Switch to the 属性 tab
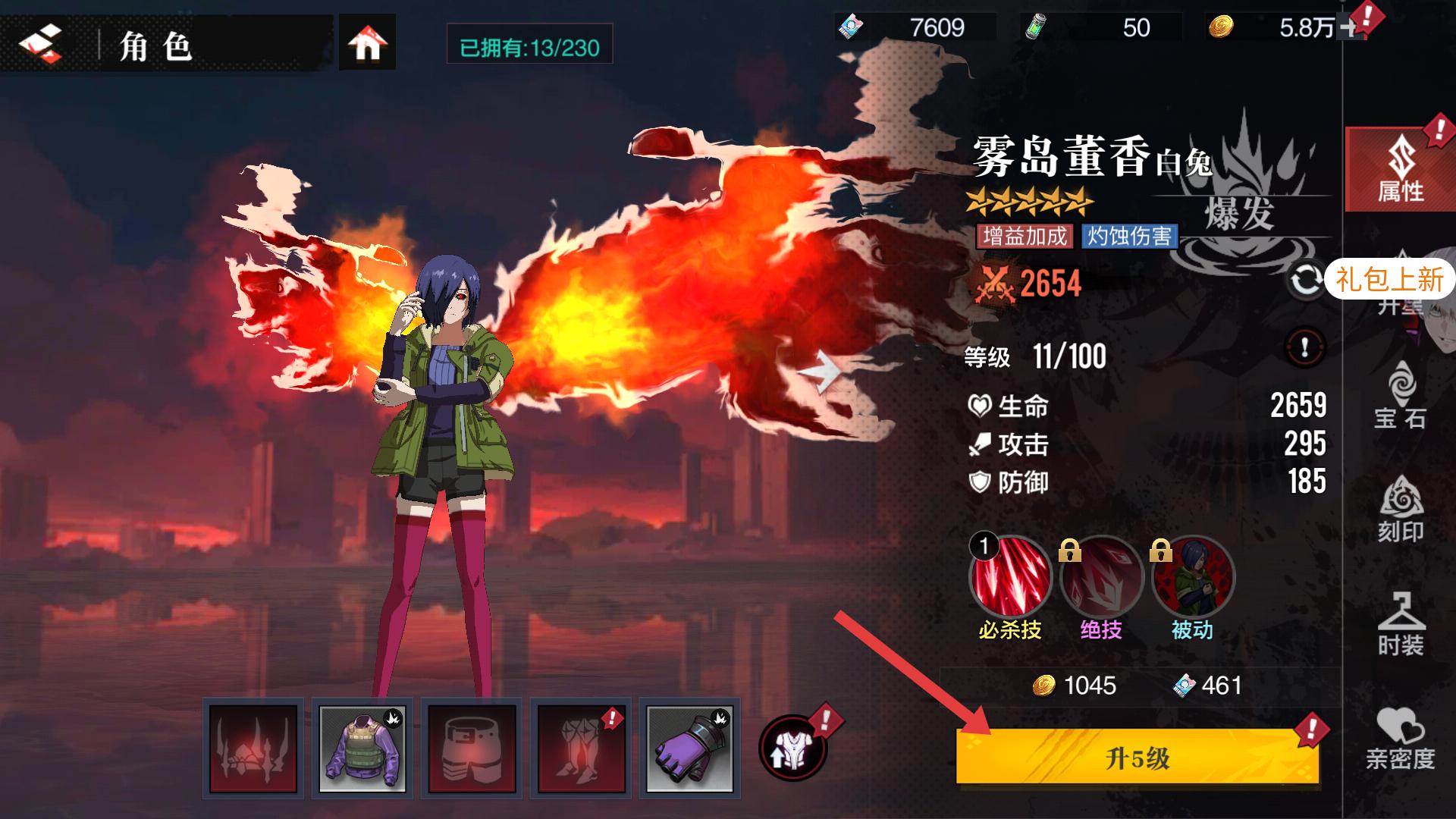 1400,170
